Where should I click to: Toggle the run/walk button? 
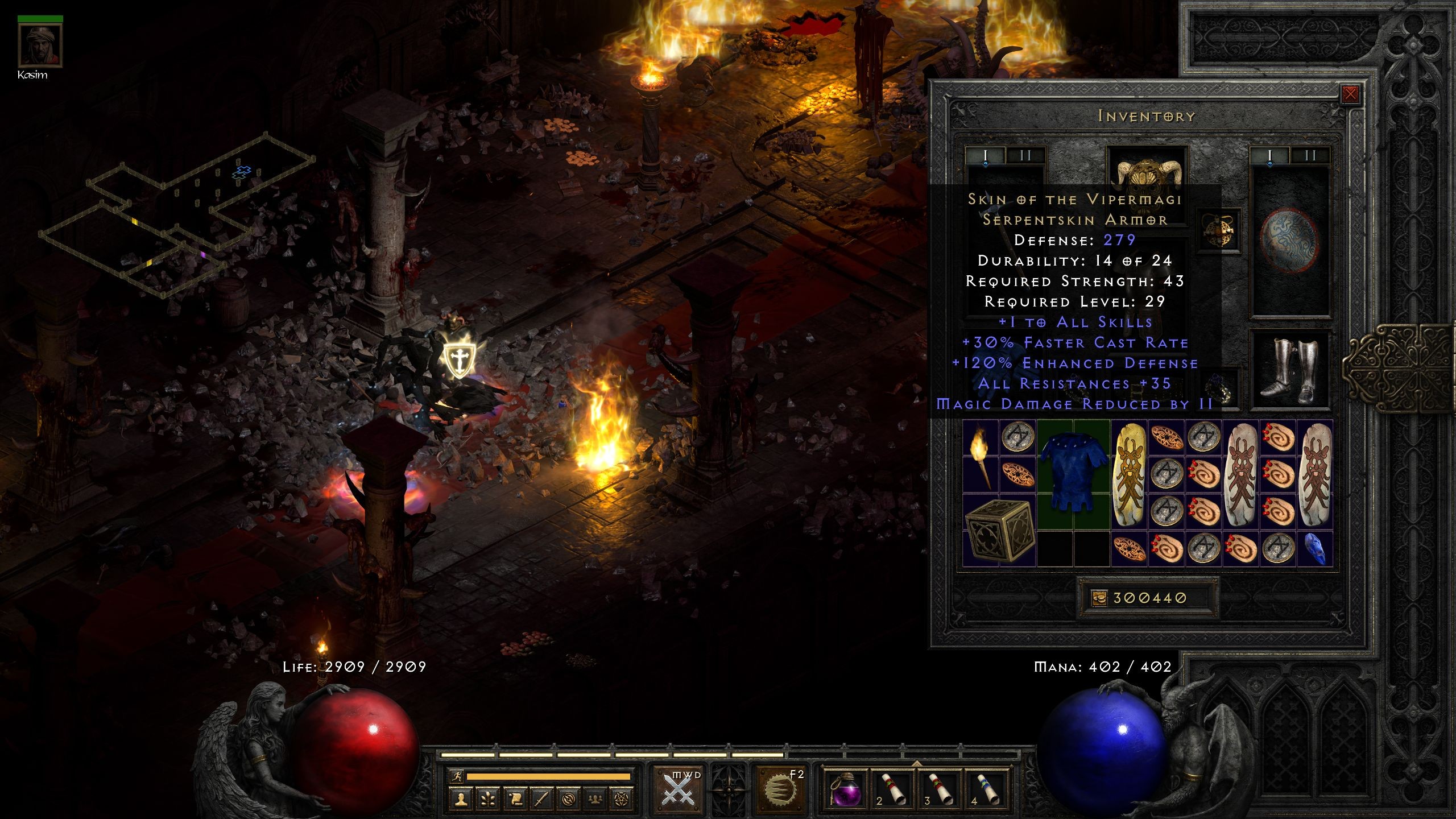pos(457,777)
